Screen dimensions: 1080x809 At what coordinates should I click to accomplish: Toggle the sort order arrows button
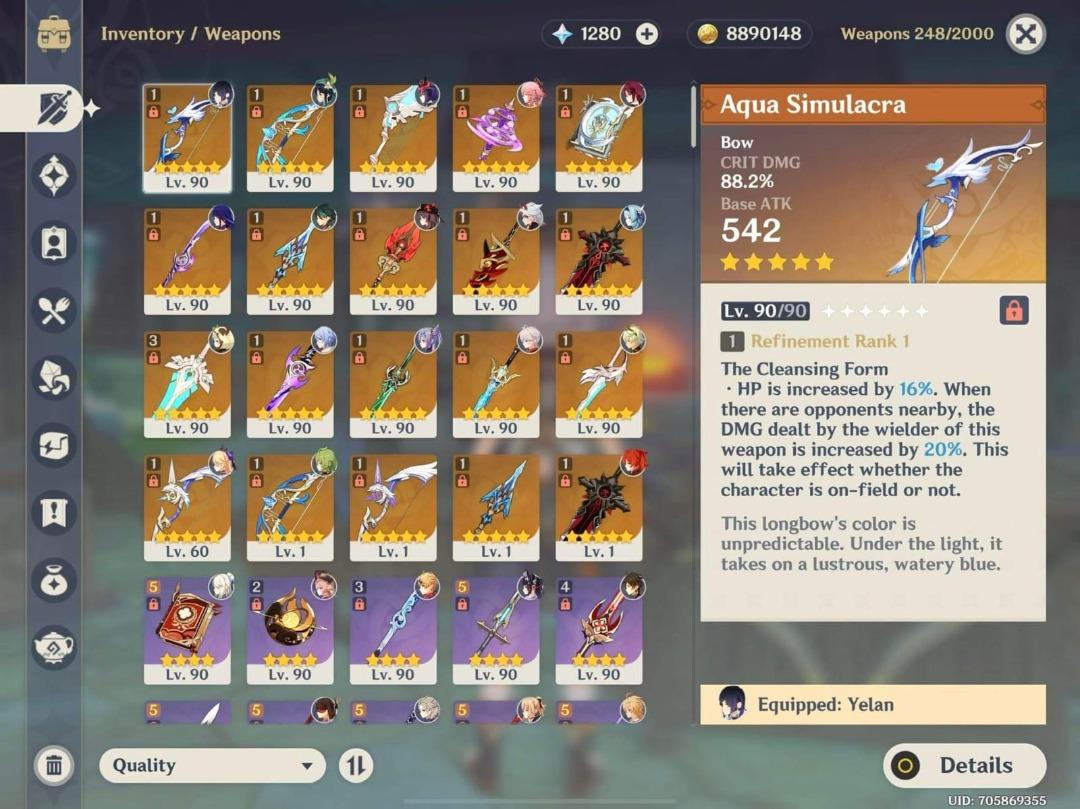(x=355, y=766)
